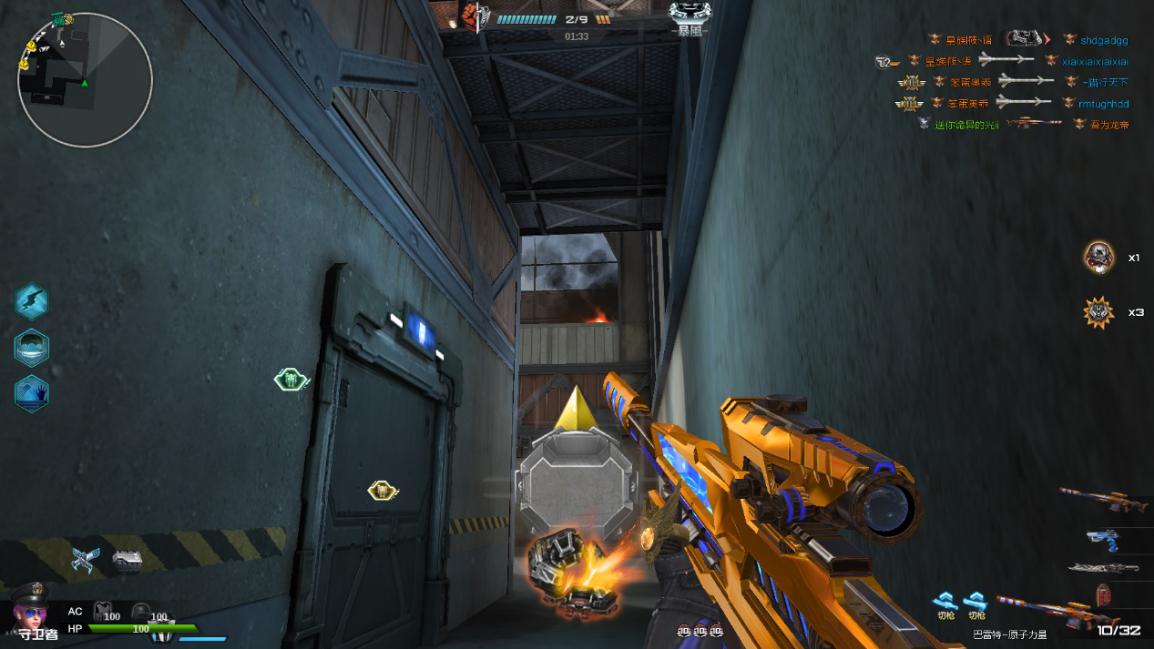
Task: Click the skull kill medal icon
Action: pyautogui.click(x=1099, y=258)
